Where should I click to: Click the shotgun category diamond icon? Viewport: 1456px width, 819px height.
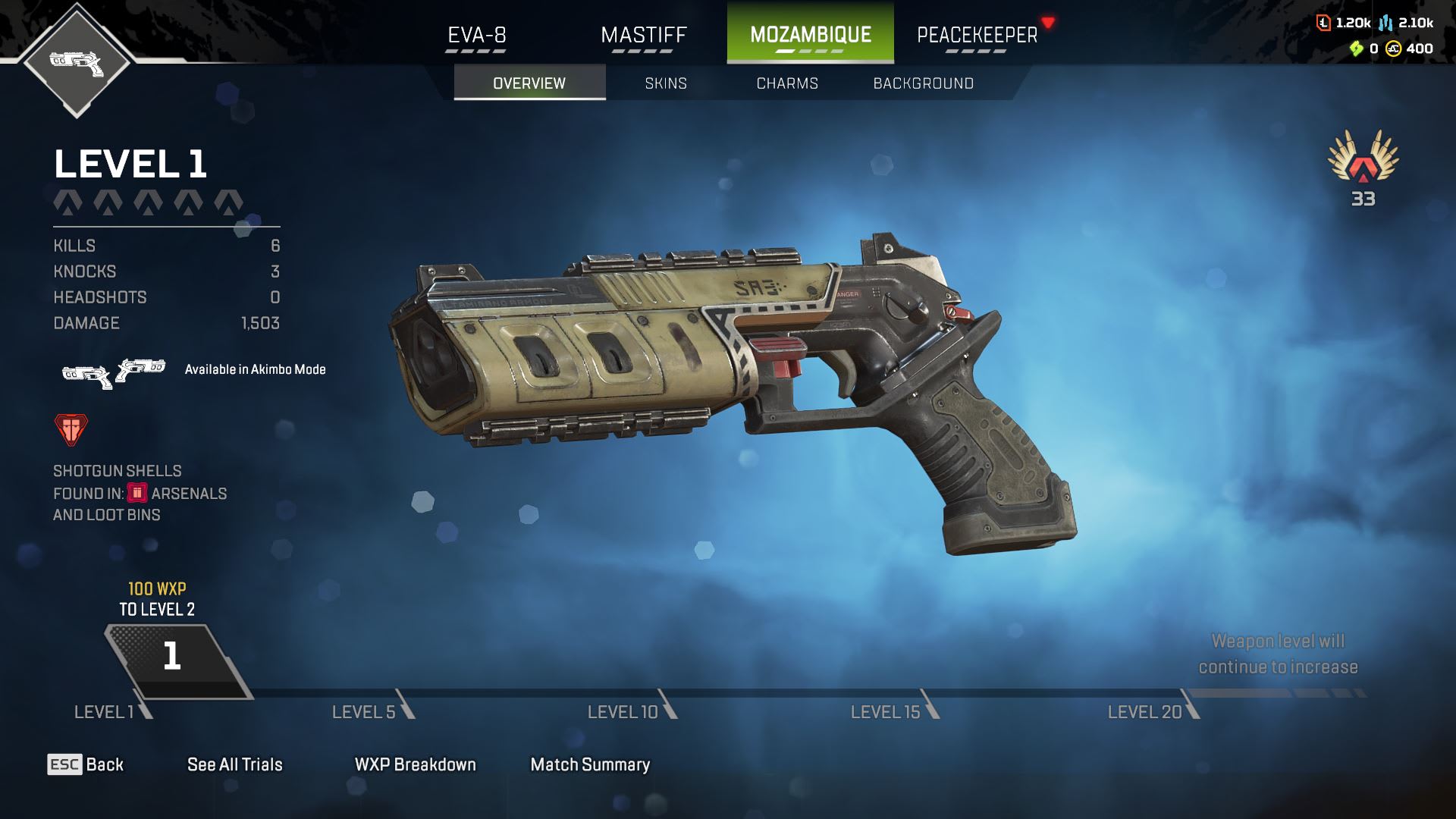pyautogui.click(x=77, y=62)
